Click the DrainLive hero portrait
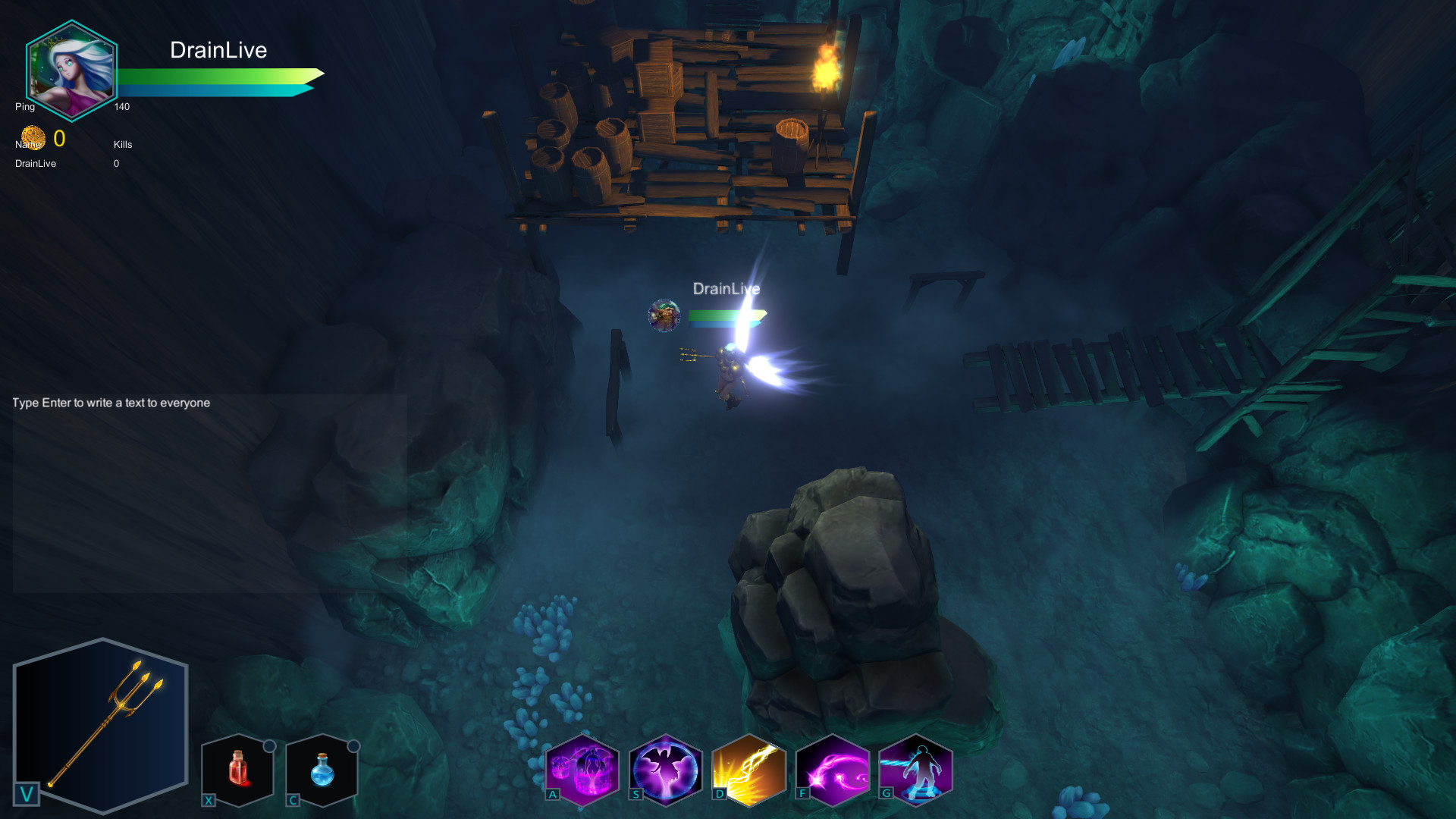Viewport: 1456px width, 819px height. [71, 71]
